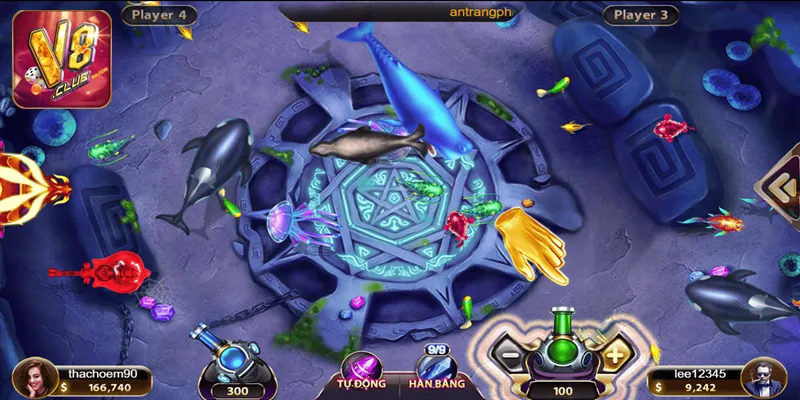Click the V8 Club logo
This screenshot has height=400, width=800.
click(62, 60)
